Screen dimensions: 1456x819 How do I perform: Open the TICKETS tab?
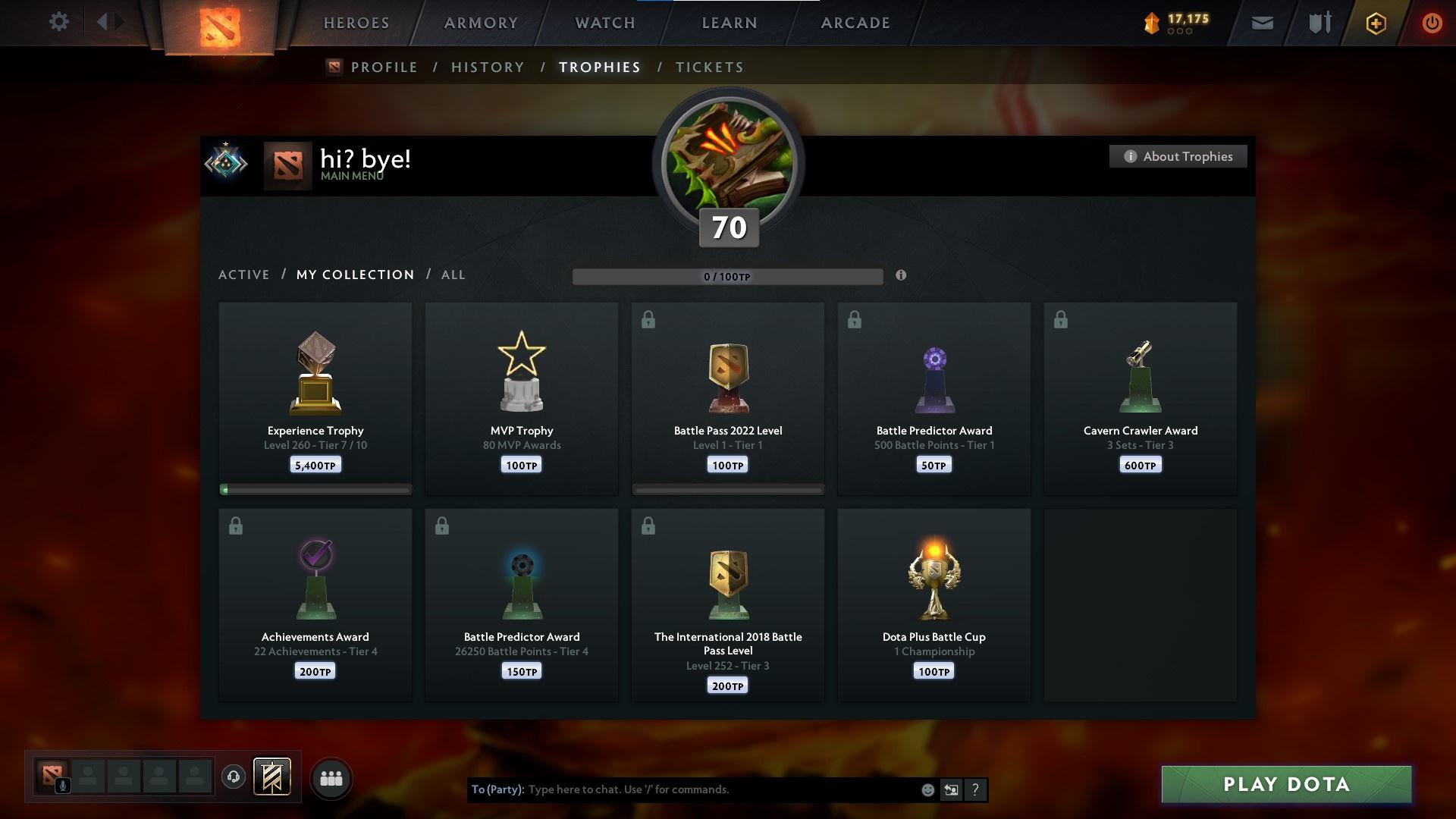(x=709, y=67)
